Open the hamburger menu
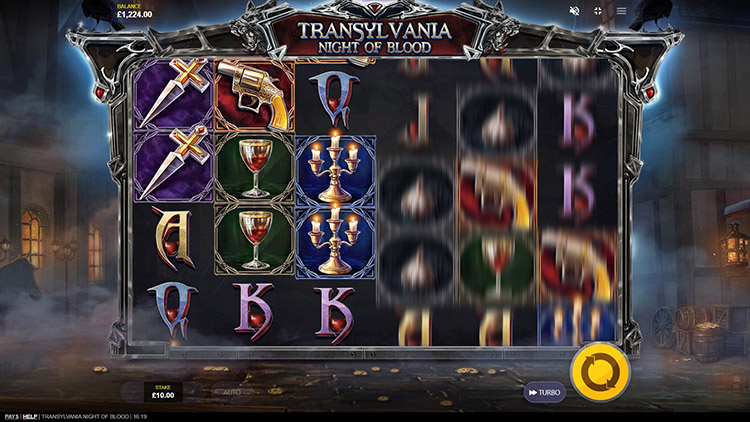750x422 pixels. point(621,11)
